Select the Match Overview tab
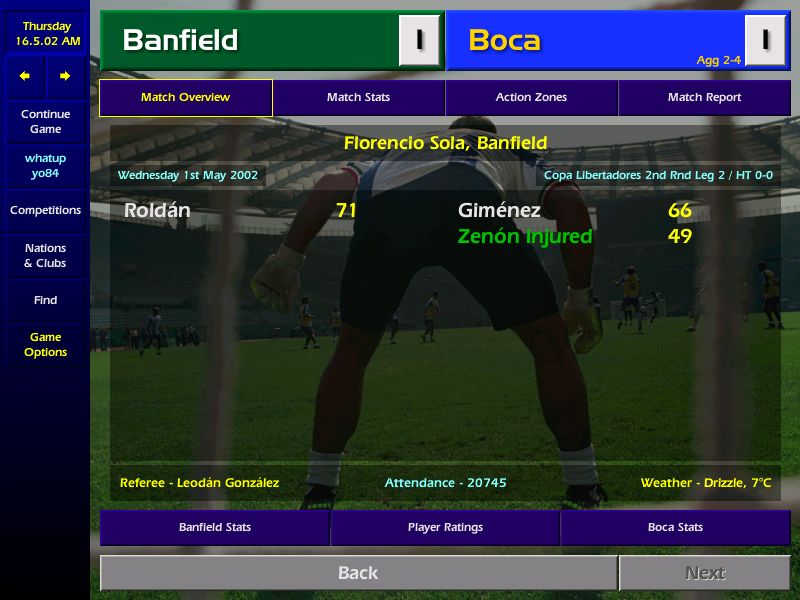The height and width of the screenshot is (600, 800). tap(185, 98)
